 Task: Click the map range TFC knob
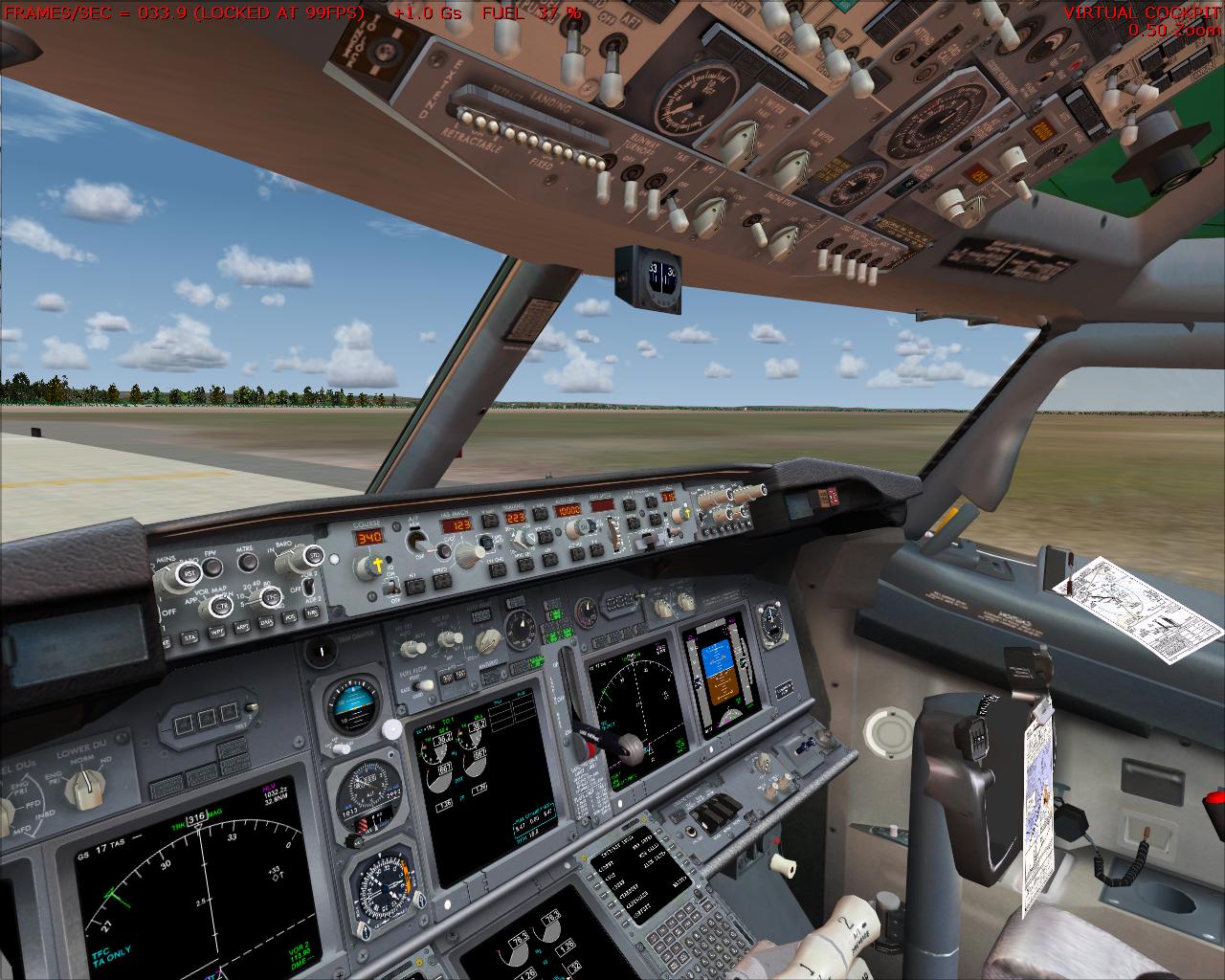[271, 597]
